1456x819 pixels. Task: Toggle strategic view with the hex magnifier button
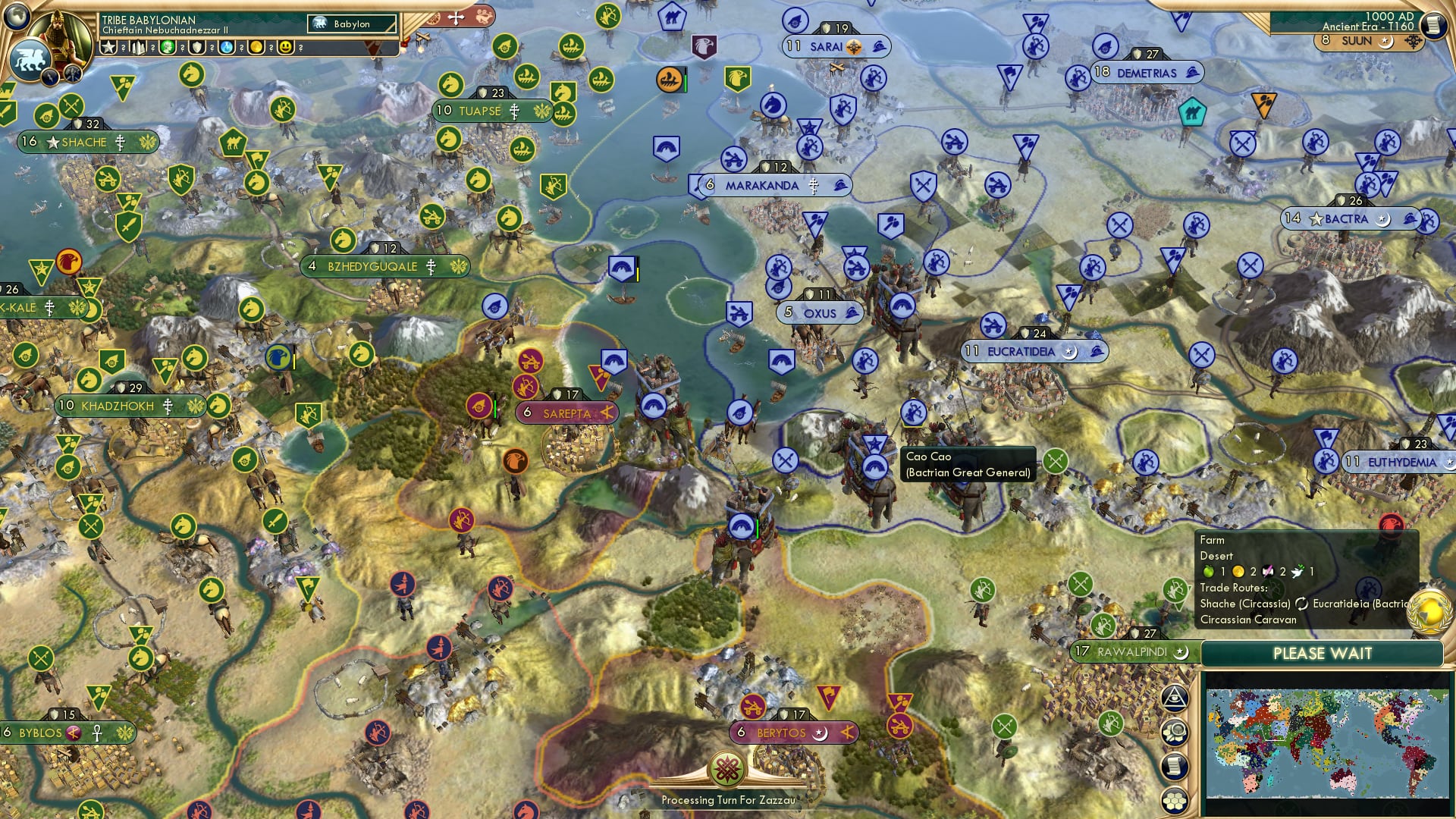1175,732
